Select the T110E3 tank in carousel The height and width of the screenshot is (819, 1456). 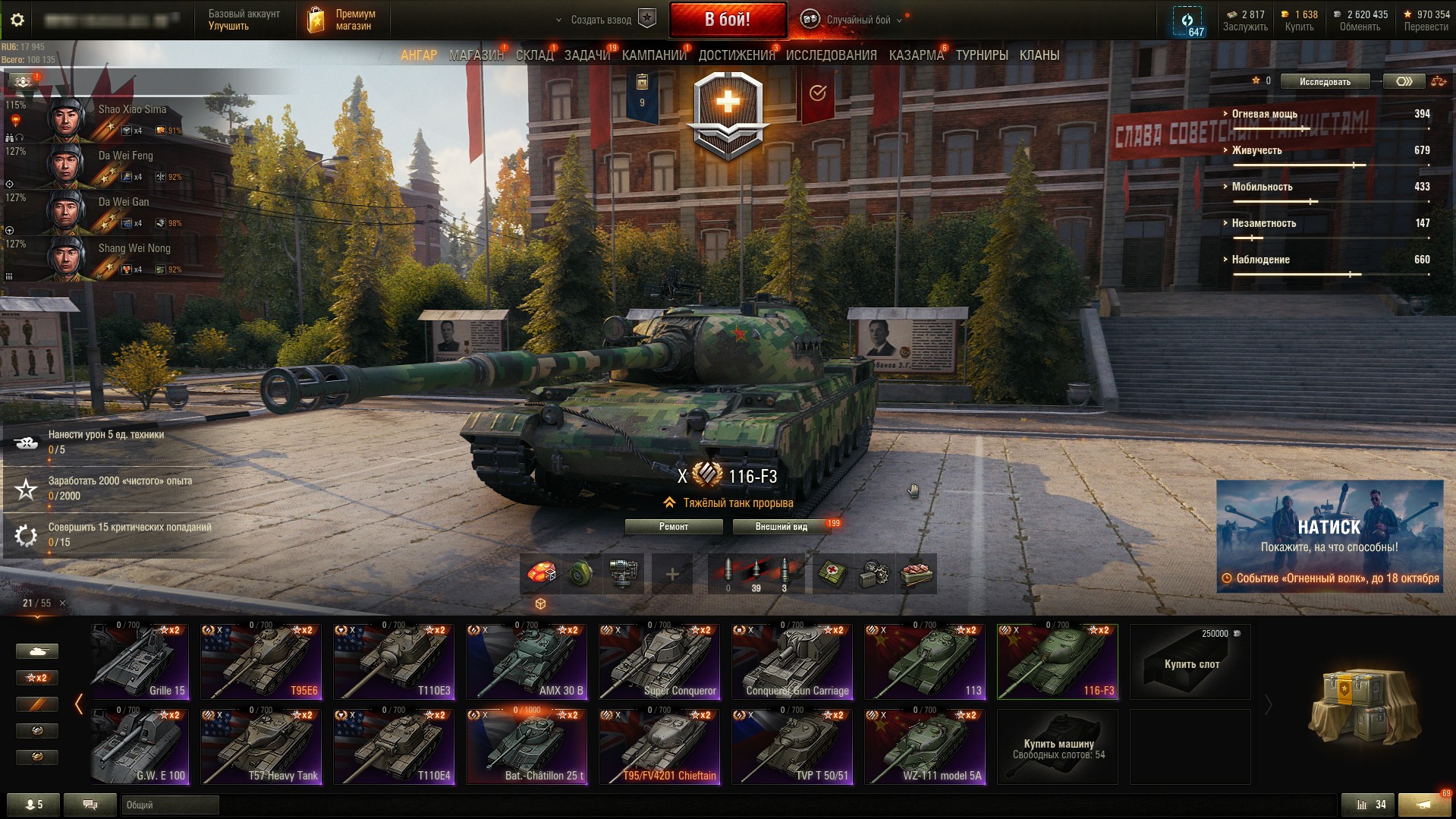pos(394,662)
